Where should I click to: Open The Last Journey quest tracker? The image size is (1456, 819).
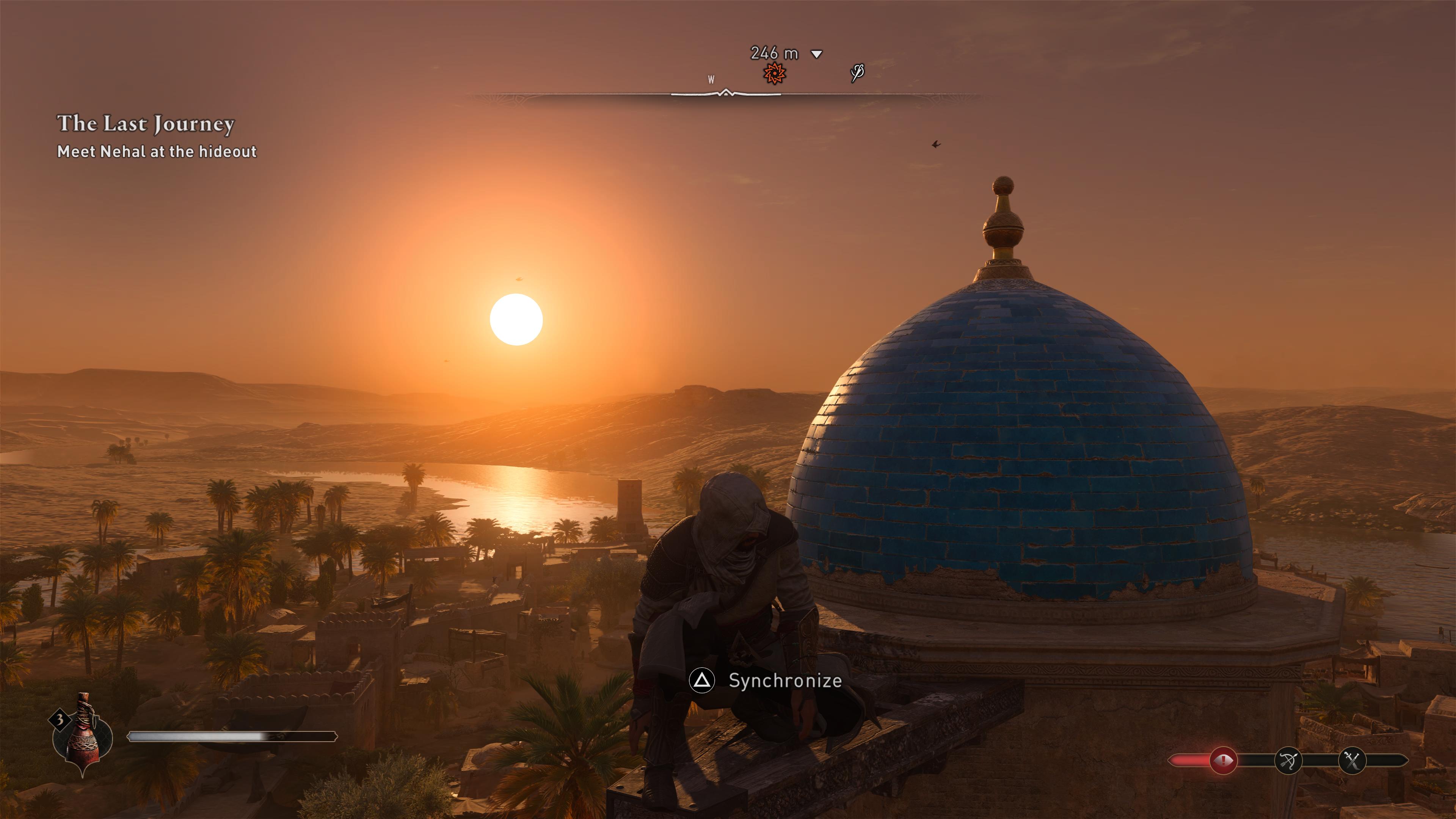[x=146, y=124]
